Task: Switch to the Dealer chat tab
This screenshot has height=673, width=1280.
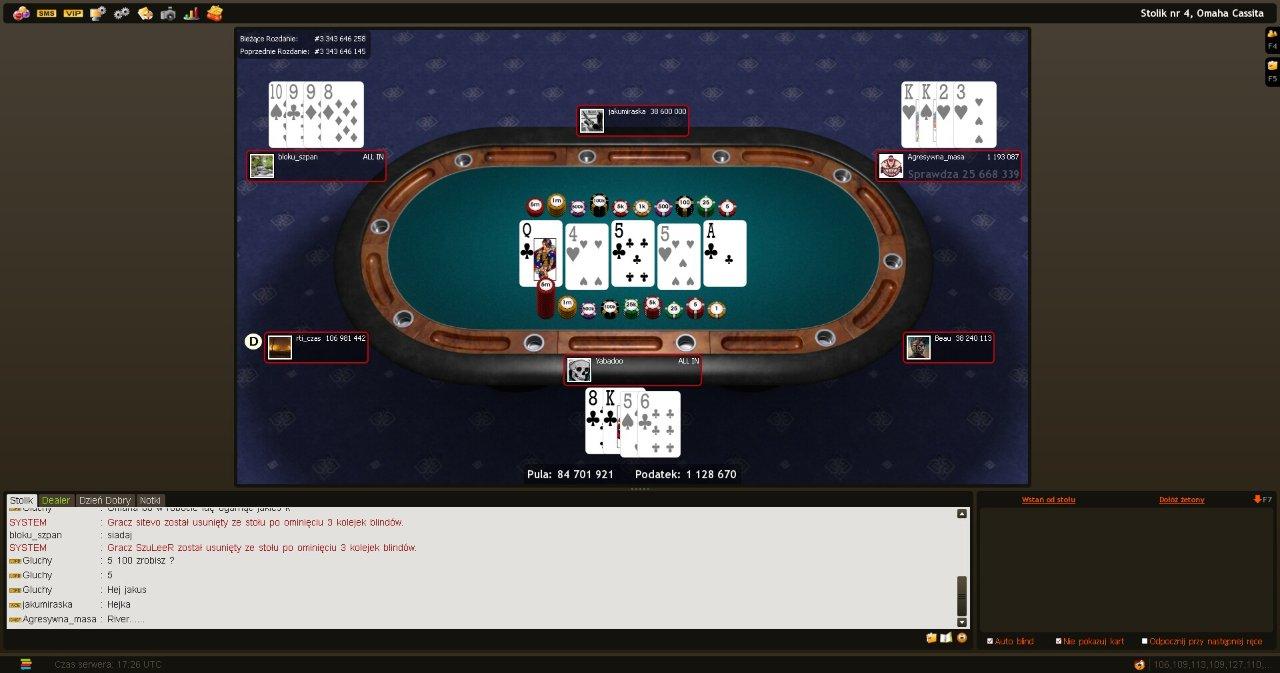Action: coord(56,500)
